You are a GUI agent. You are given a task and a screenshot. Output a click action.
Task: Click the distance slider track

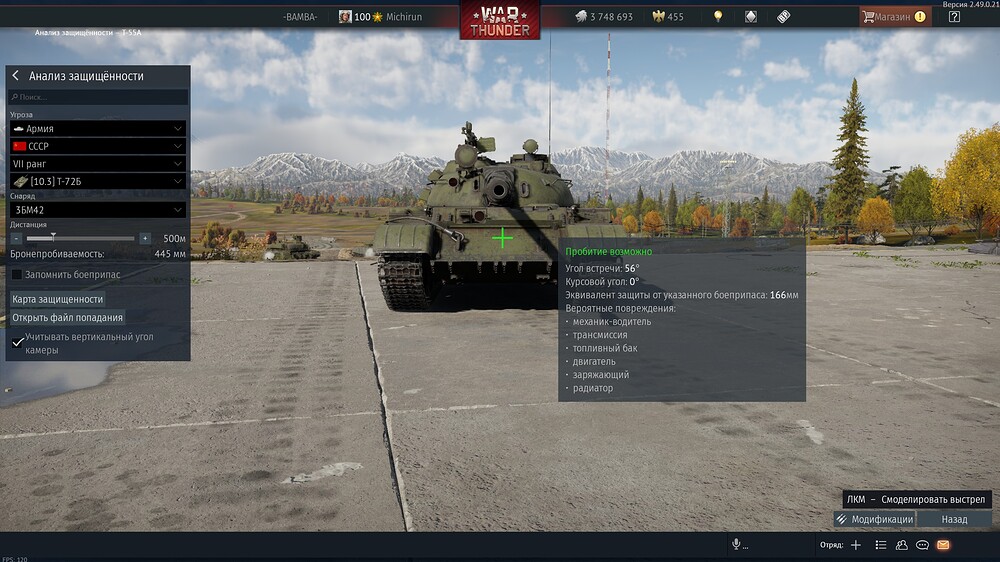pyautogui.click(x=80, y=239)
